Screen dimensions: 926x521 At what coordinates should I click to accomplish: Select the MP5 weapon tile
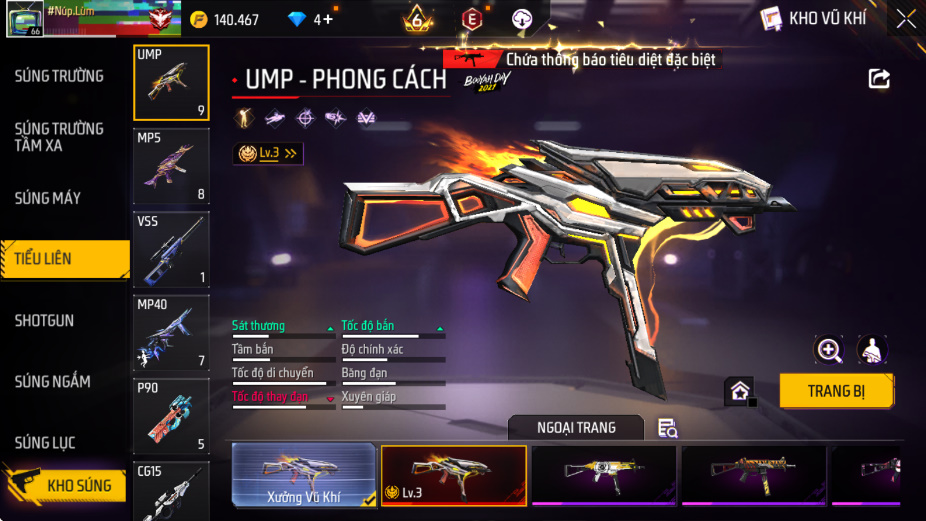[x=171, y=167]
